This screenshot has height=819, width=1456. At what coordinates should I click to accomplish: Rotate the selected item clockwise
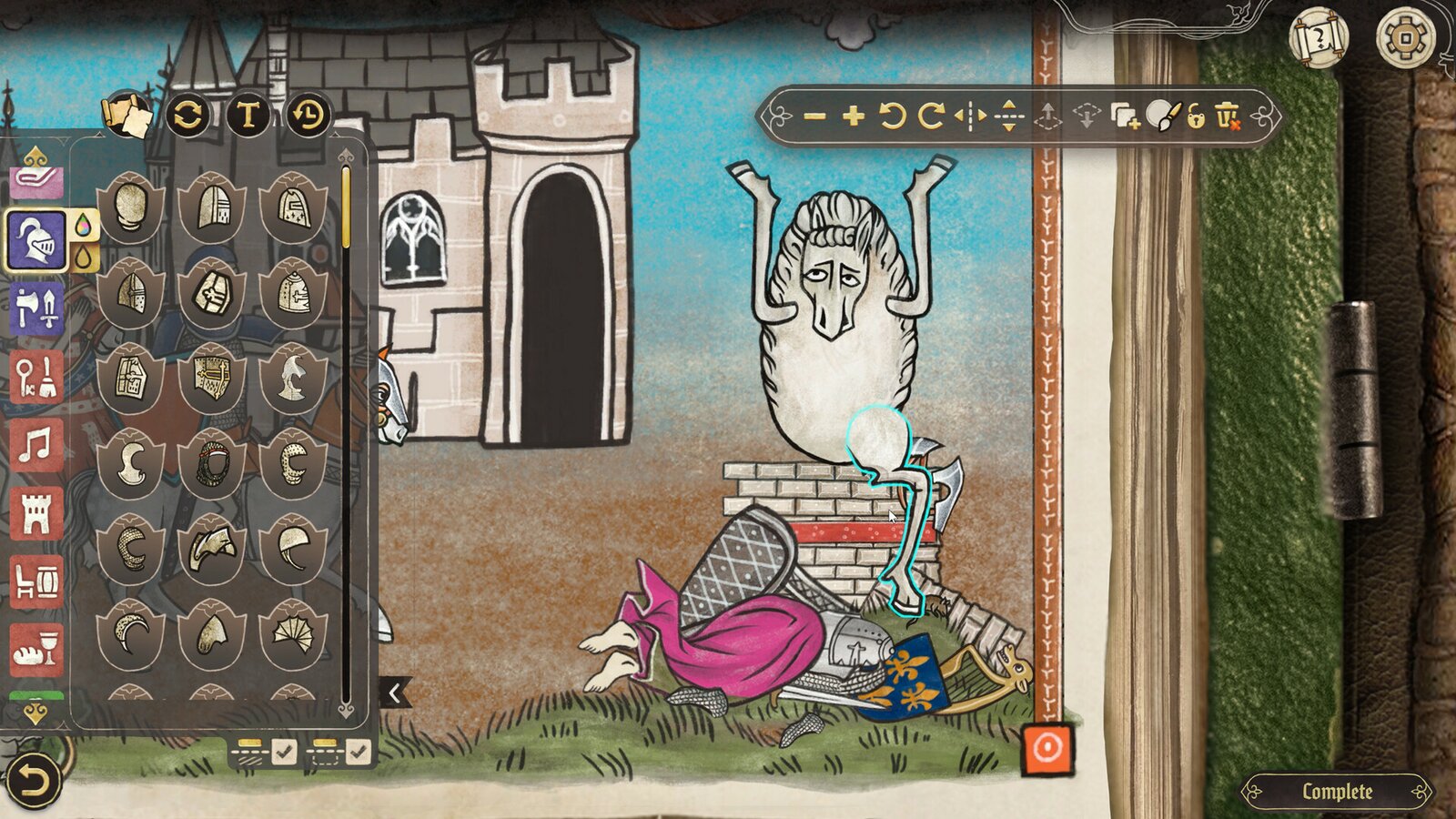pyautogui.click(x=932, y=117)
